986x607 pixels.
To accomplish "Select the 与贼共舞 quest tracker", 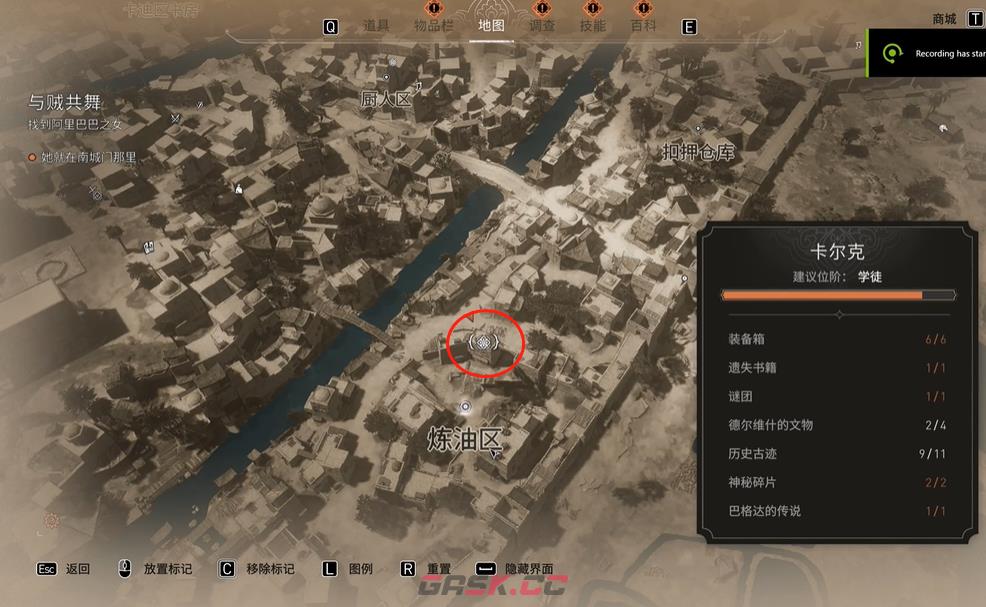I will [x=67, y=102].
